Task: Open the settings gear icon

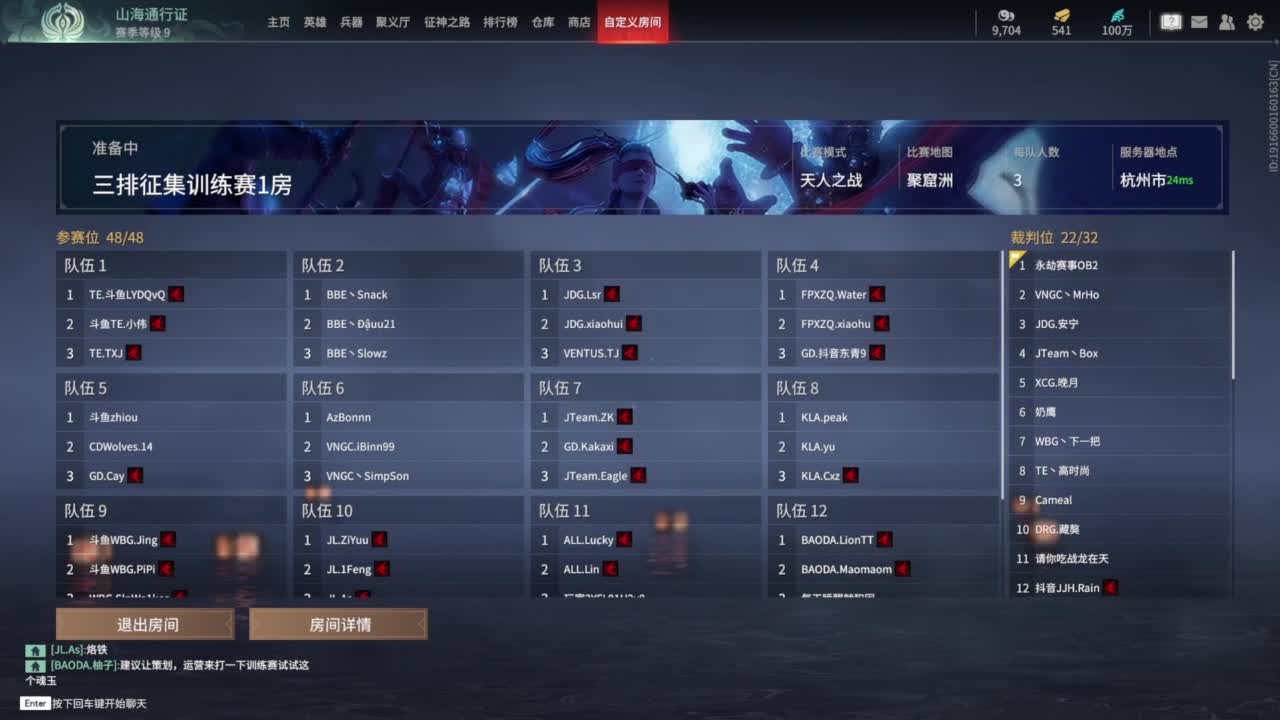Action: (1255, 21)
